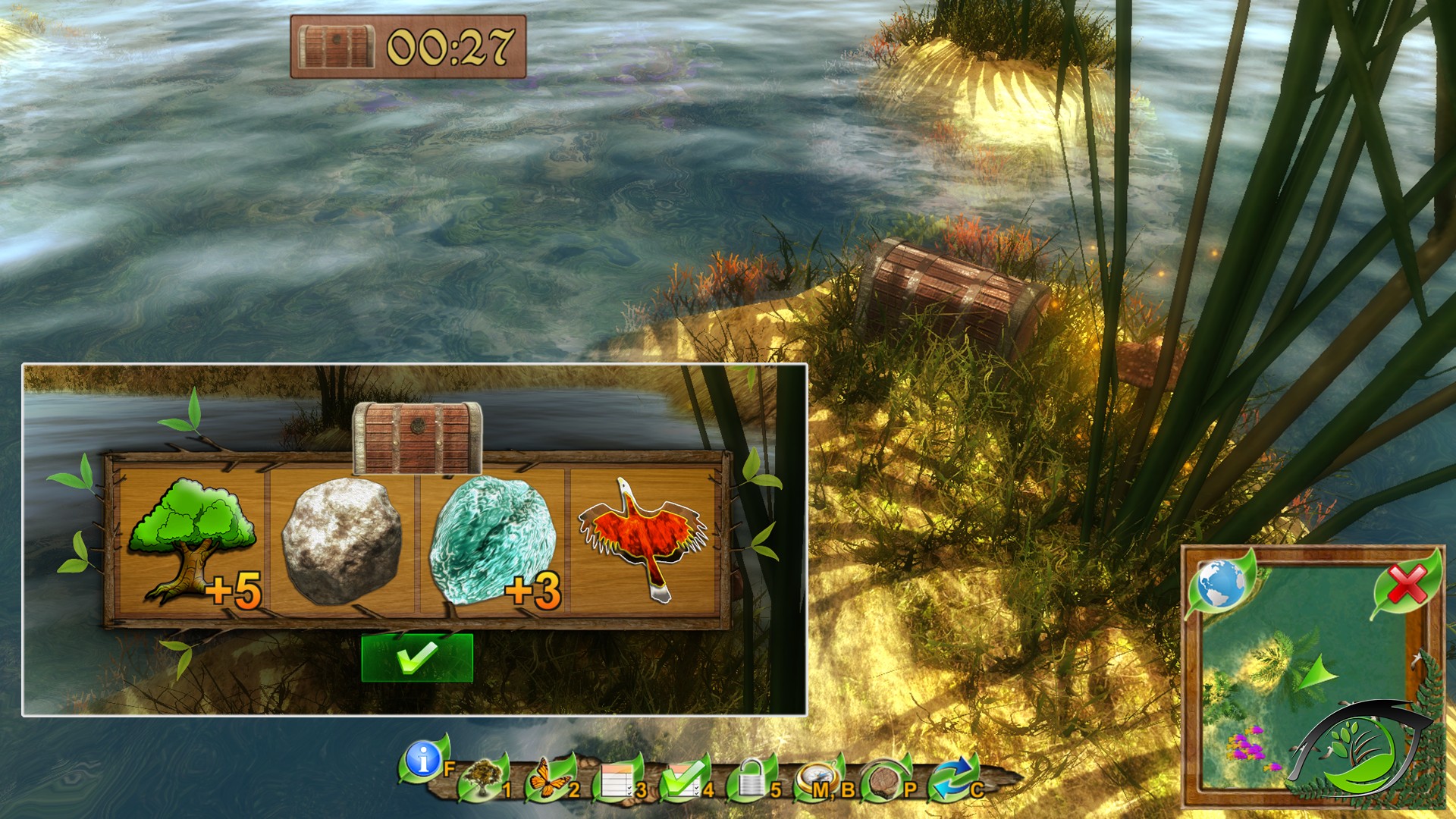This screenshot has width=1456, height=819.
Task: Select the green tree +5 reward
Action: point(192,540)
